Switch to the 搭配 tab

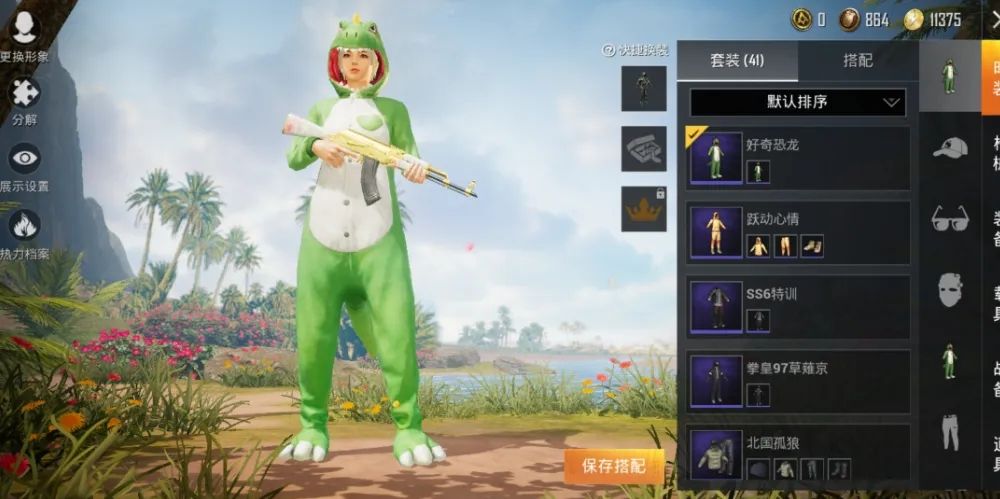click(857, 61)
